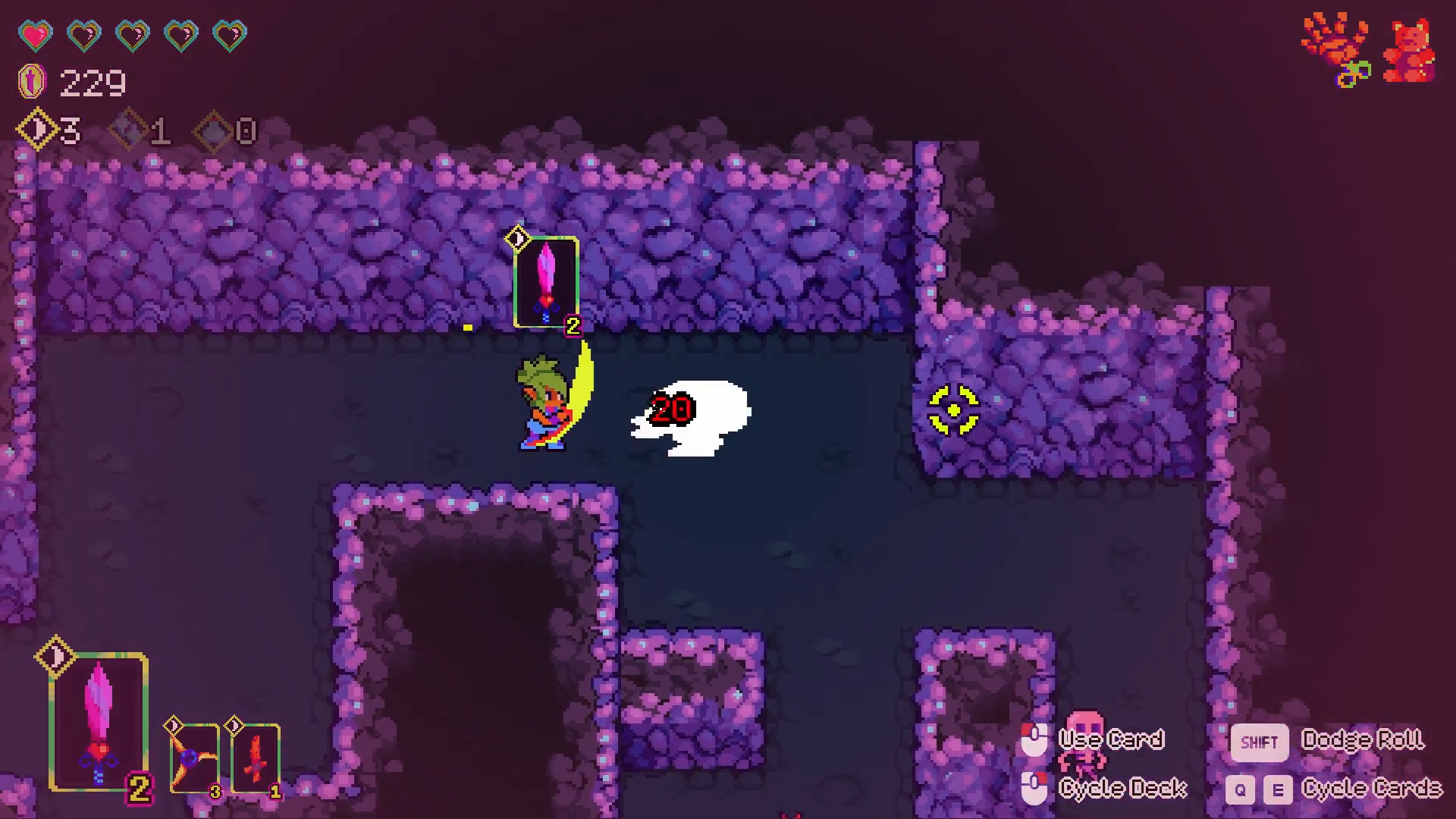Click the SHIFT key indicator for Dodge Roll

[1259, 742]
